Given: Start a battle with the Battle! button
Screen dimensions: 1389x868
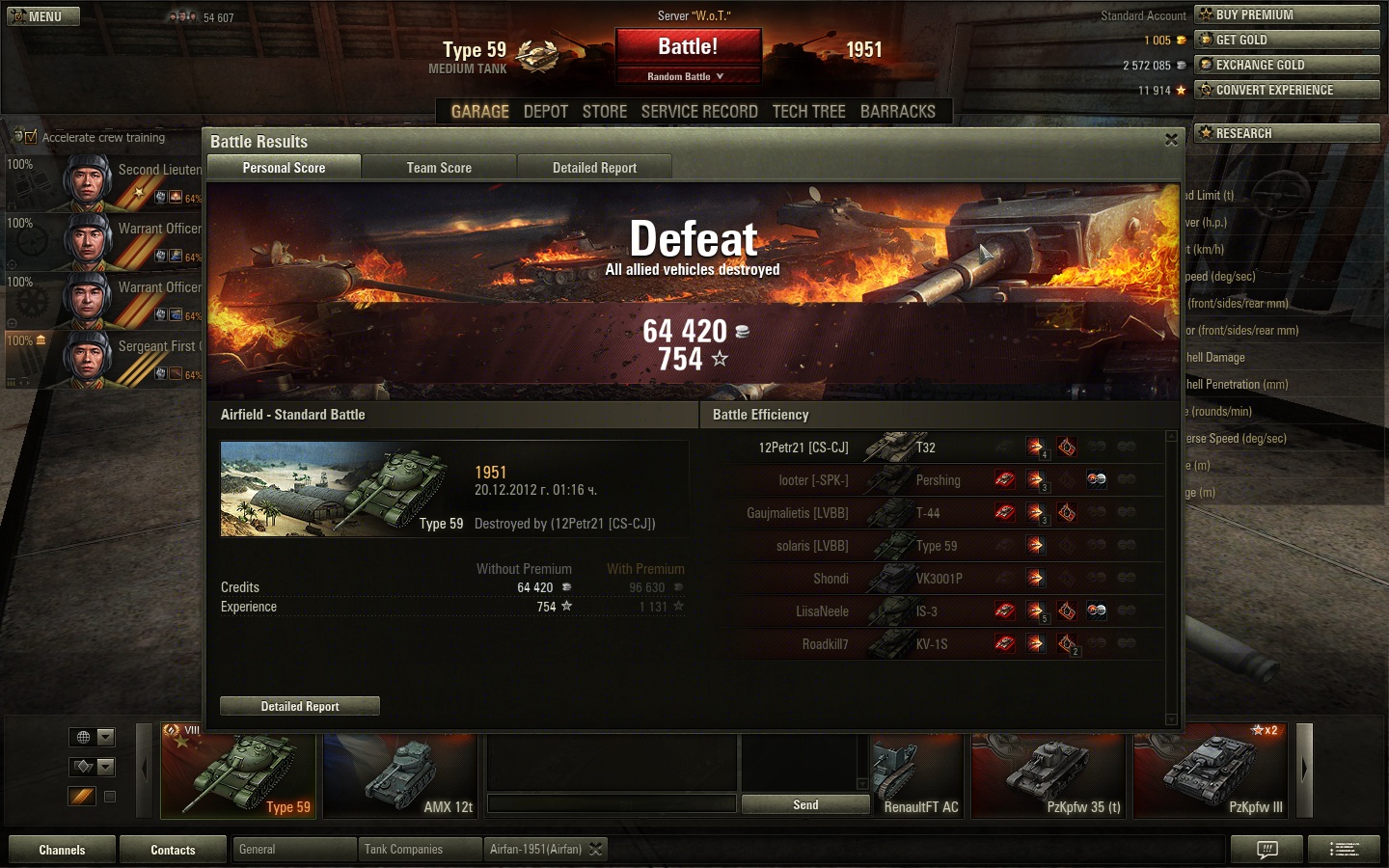Looking at the screenshot, I should 688,46.
